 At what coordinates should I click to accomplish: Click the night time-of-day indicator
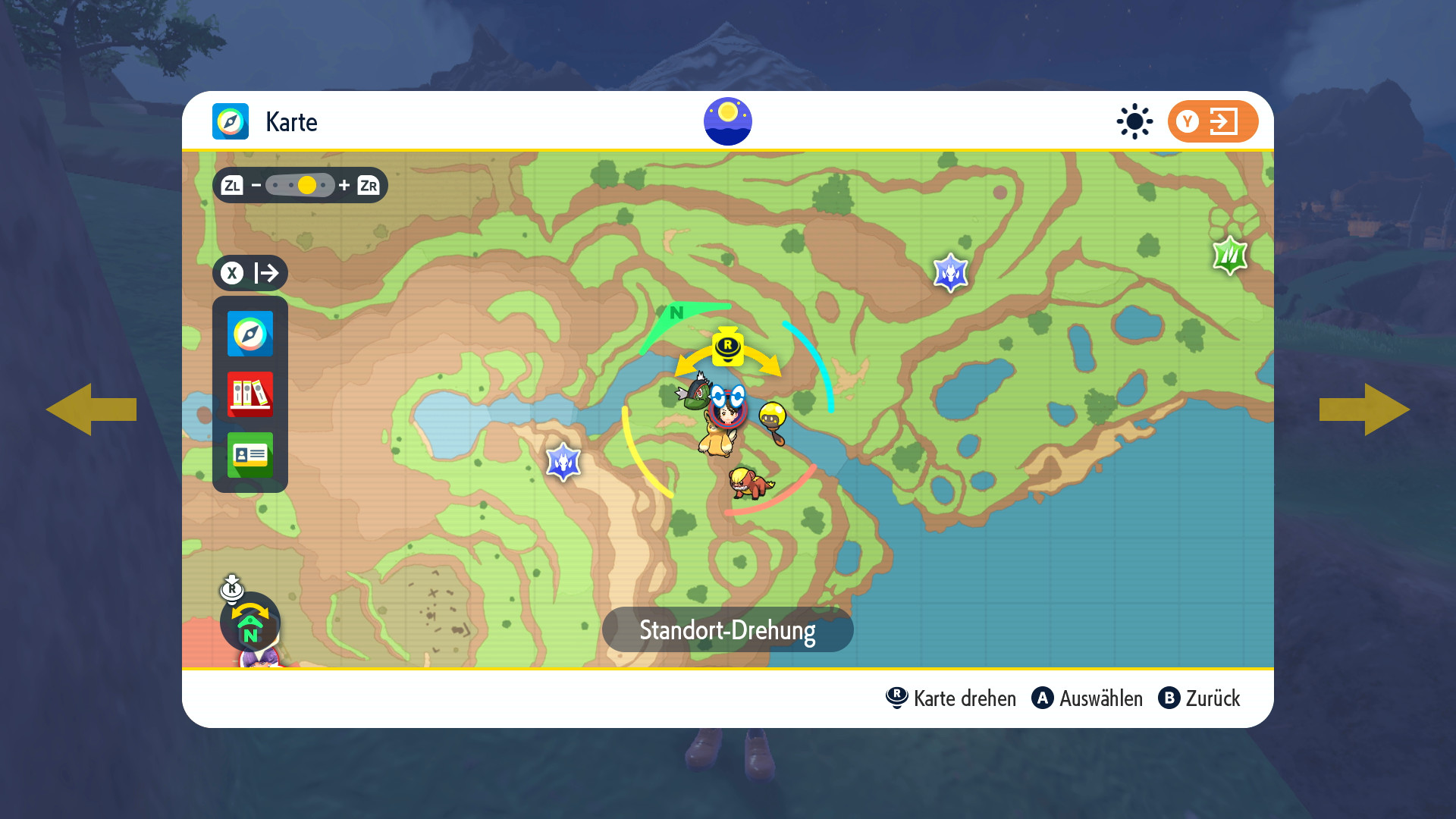pos(727,121)
